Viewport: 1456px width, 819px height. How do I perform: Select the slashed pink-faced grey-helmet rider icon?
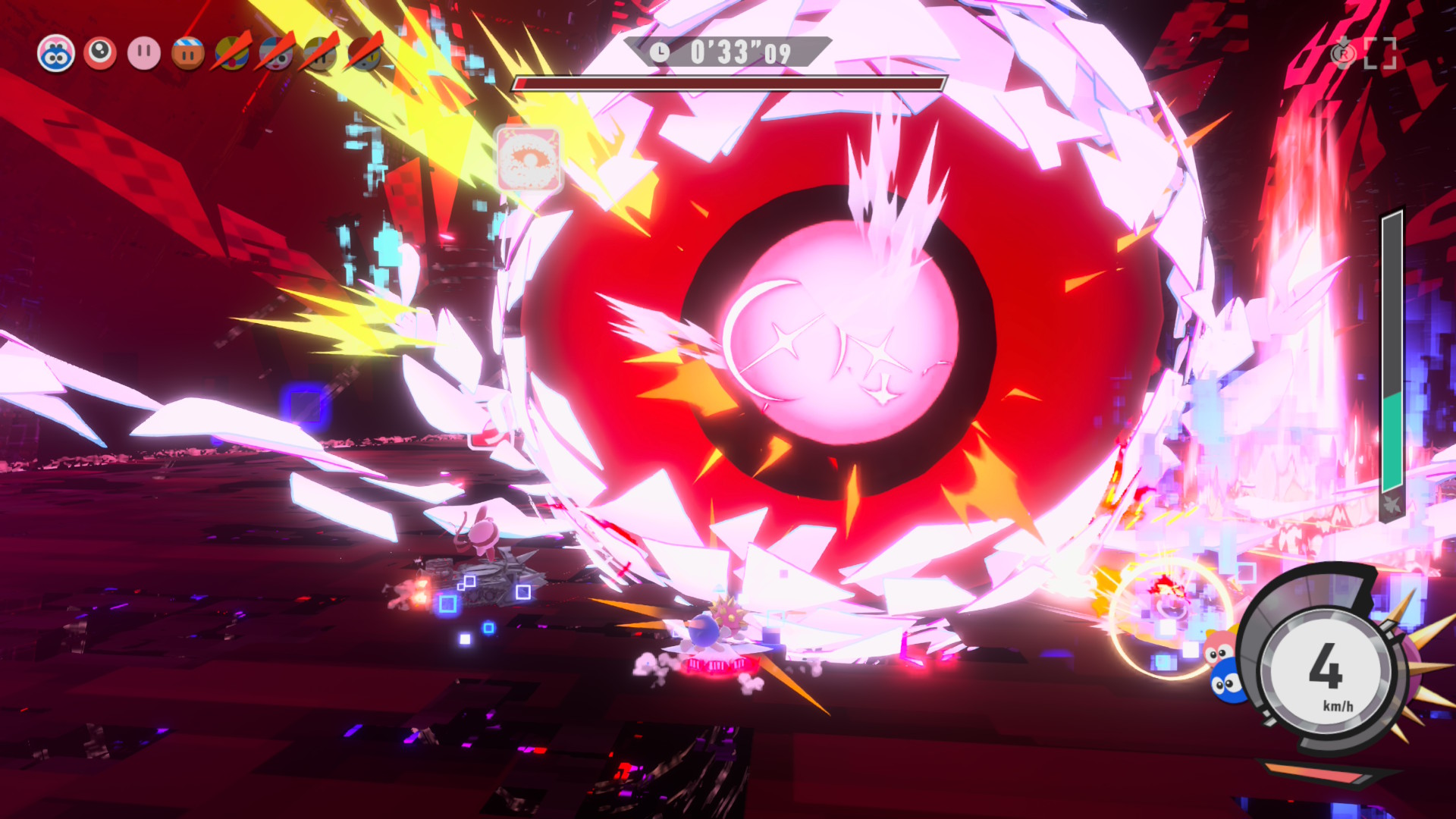coord(276,54)
